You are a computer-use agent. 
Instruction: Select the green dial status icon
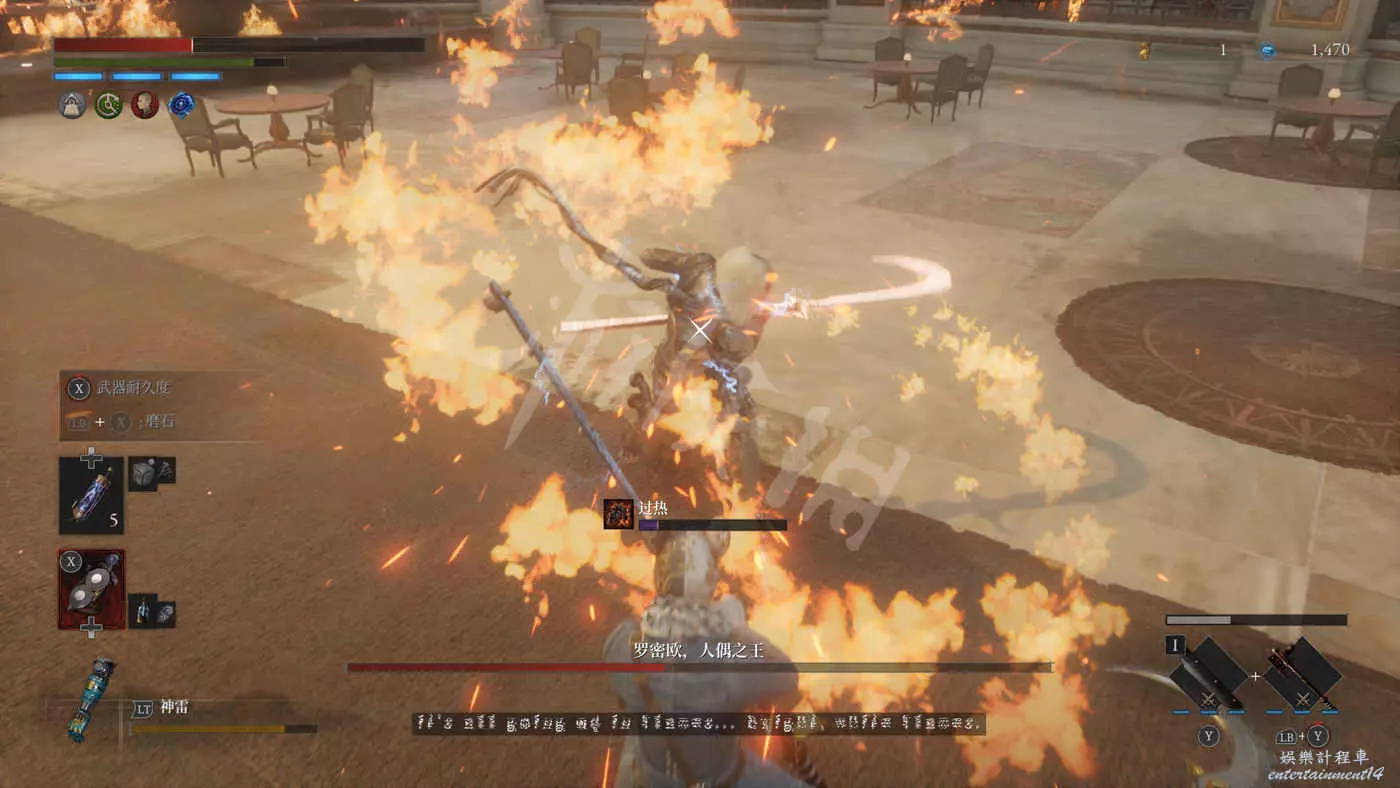click(x=109, y=105)
